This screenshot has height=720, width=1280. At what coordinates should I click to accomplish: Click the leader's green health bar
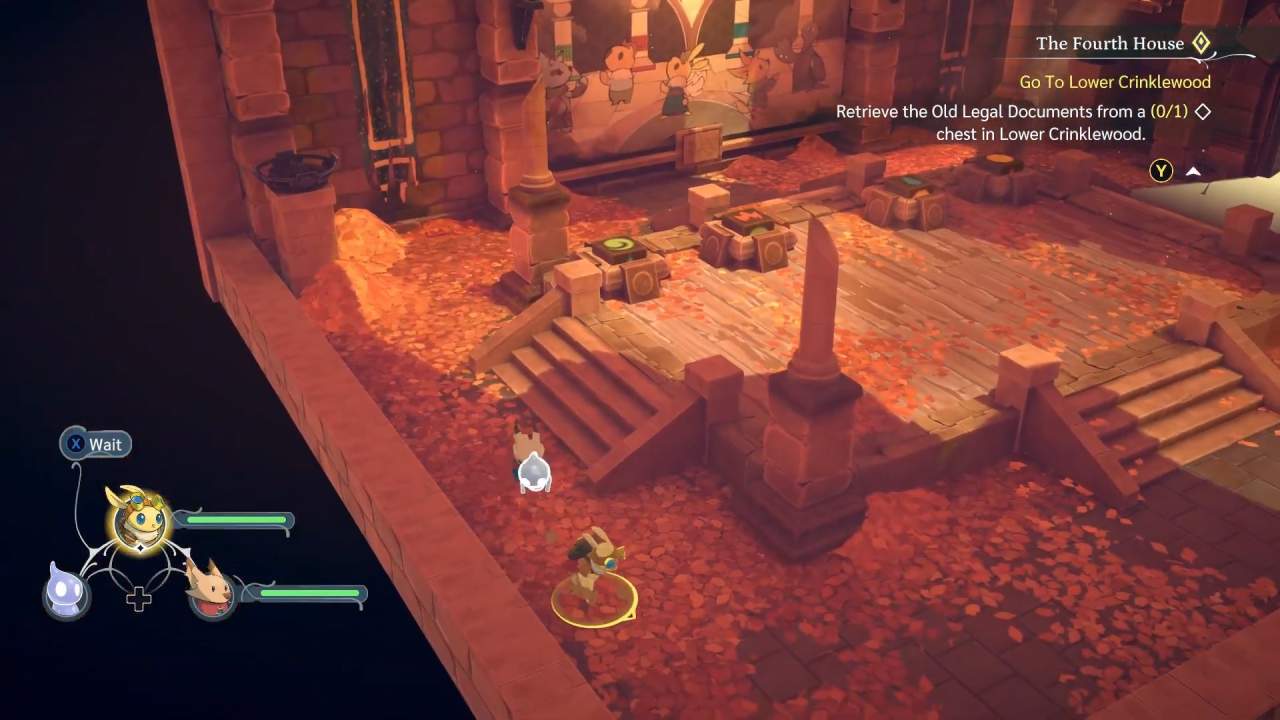click(237, 520)
